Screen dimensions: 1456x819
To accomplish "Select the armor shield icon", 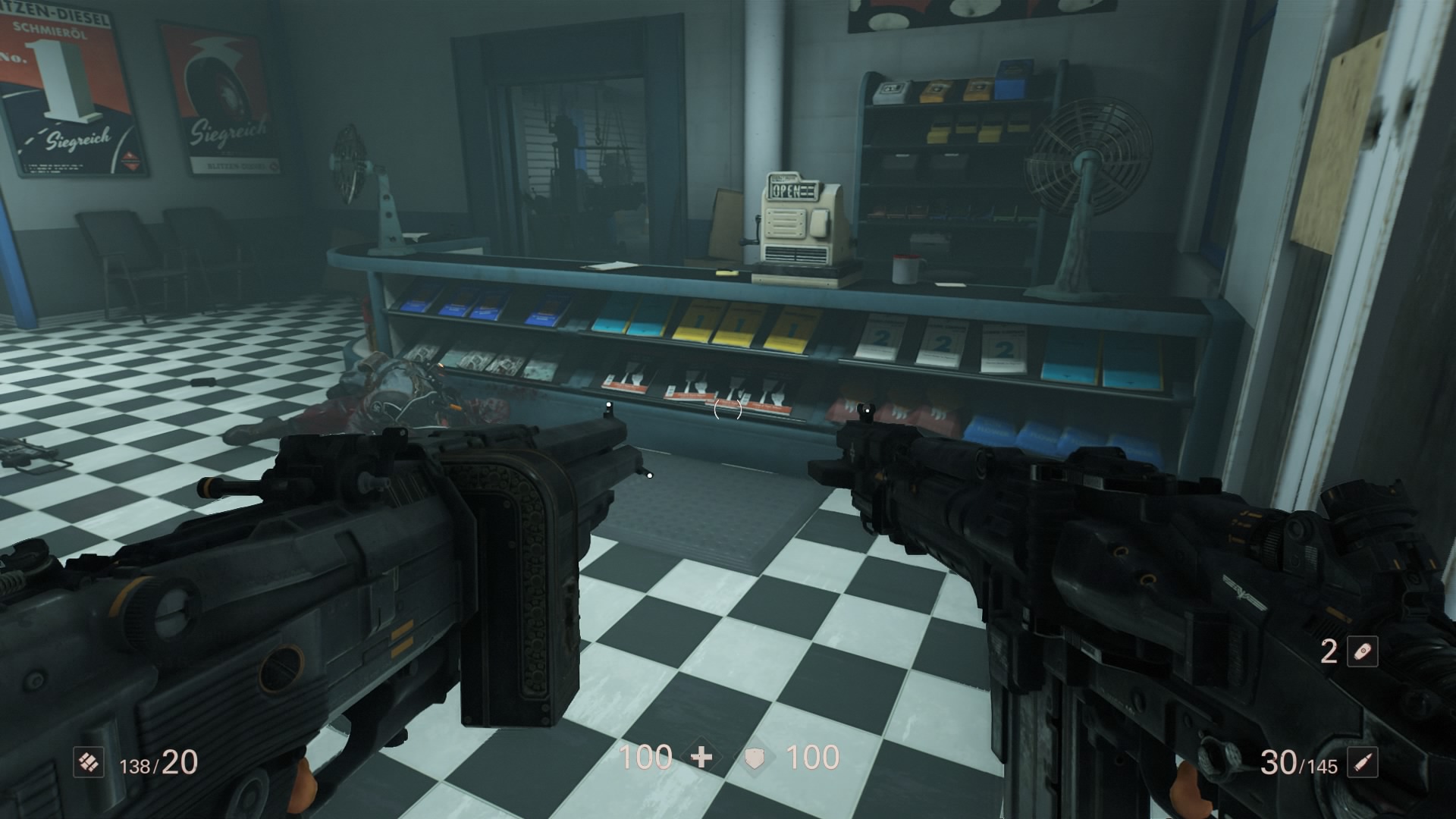I will (754, 758).
